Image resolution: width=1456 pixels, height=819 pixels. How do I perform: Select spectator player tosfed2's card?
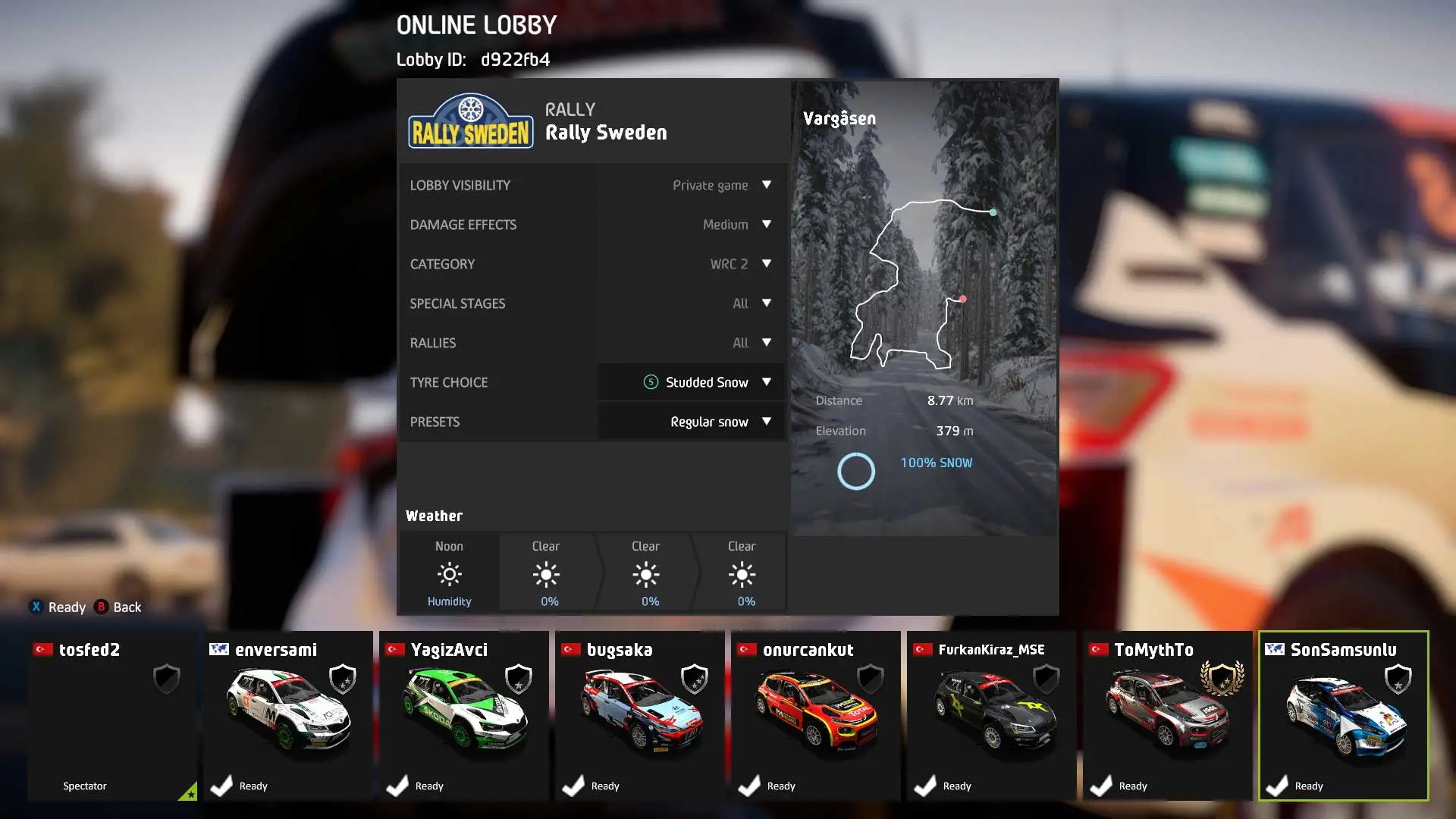point(112,715)
